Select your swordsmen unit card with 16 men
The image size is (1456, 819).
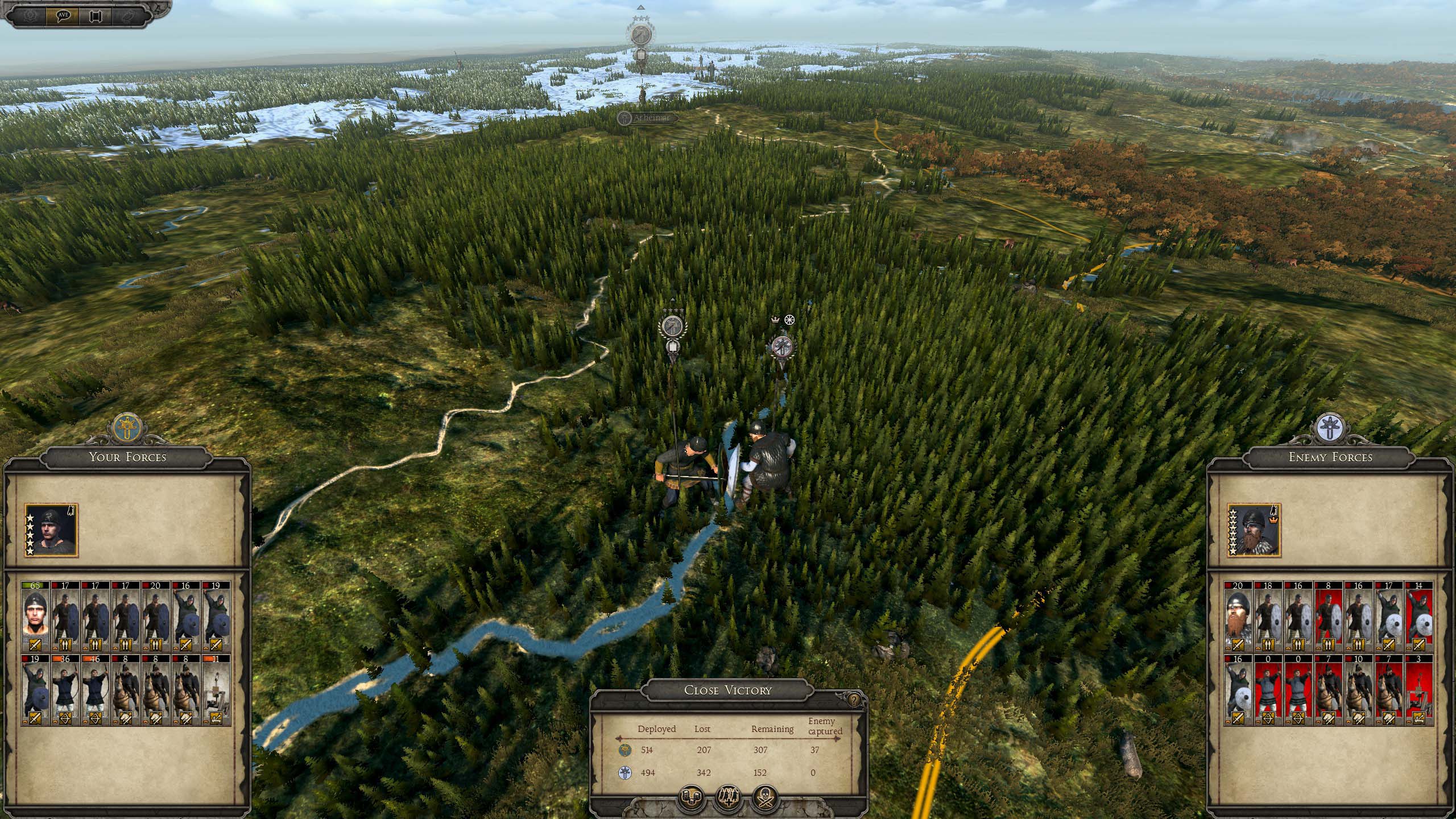186,616
